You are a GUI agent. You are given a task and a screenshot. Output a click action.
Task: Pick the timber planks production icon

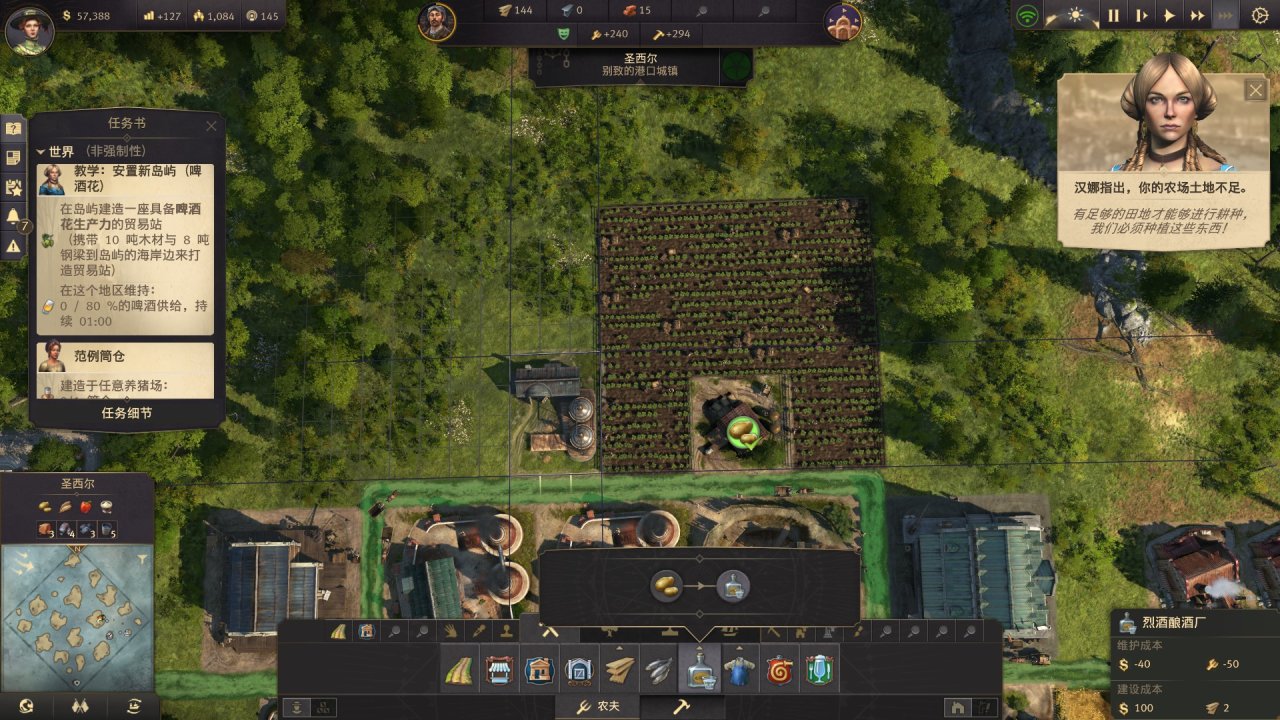point(620,670)
